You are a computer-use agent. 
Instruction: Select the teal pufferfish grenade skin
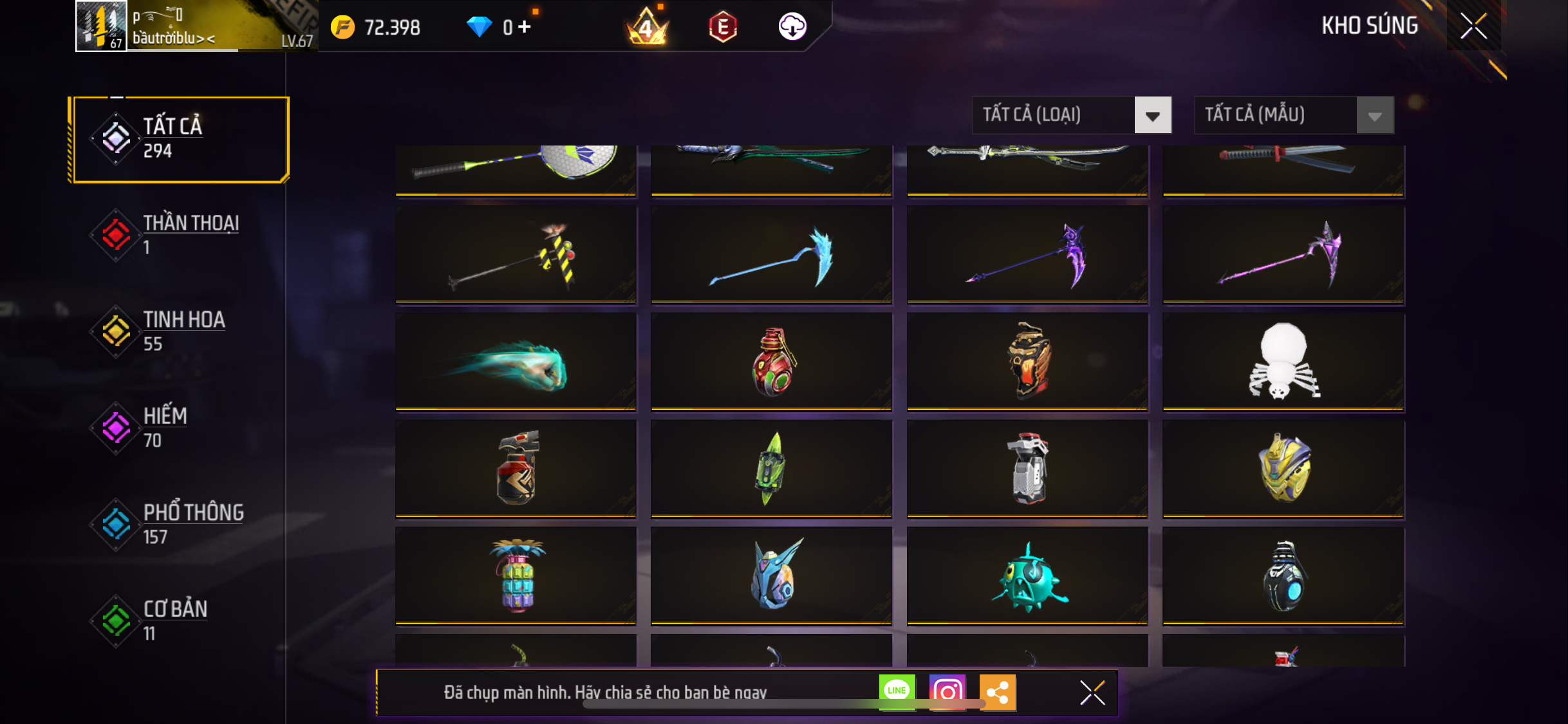[x=1027, y=576]
